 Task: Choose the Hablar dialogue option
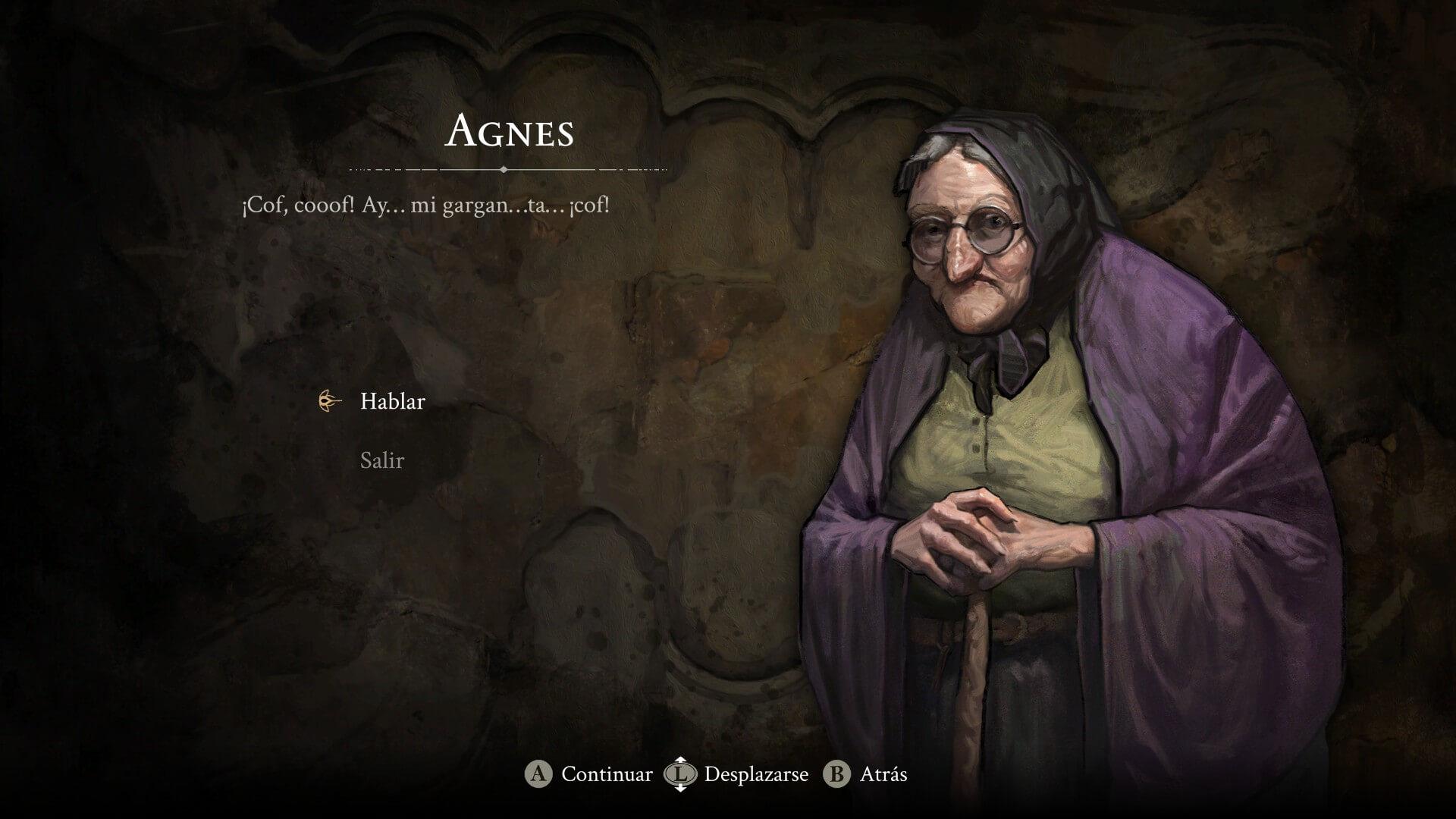pyautogui.click(x=392, y=402)
